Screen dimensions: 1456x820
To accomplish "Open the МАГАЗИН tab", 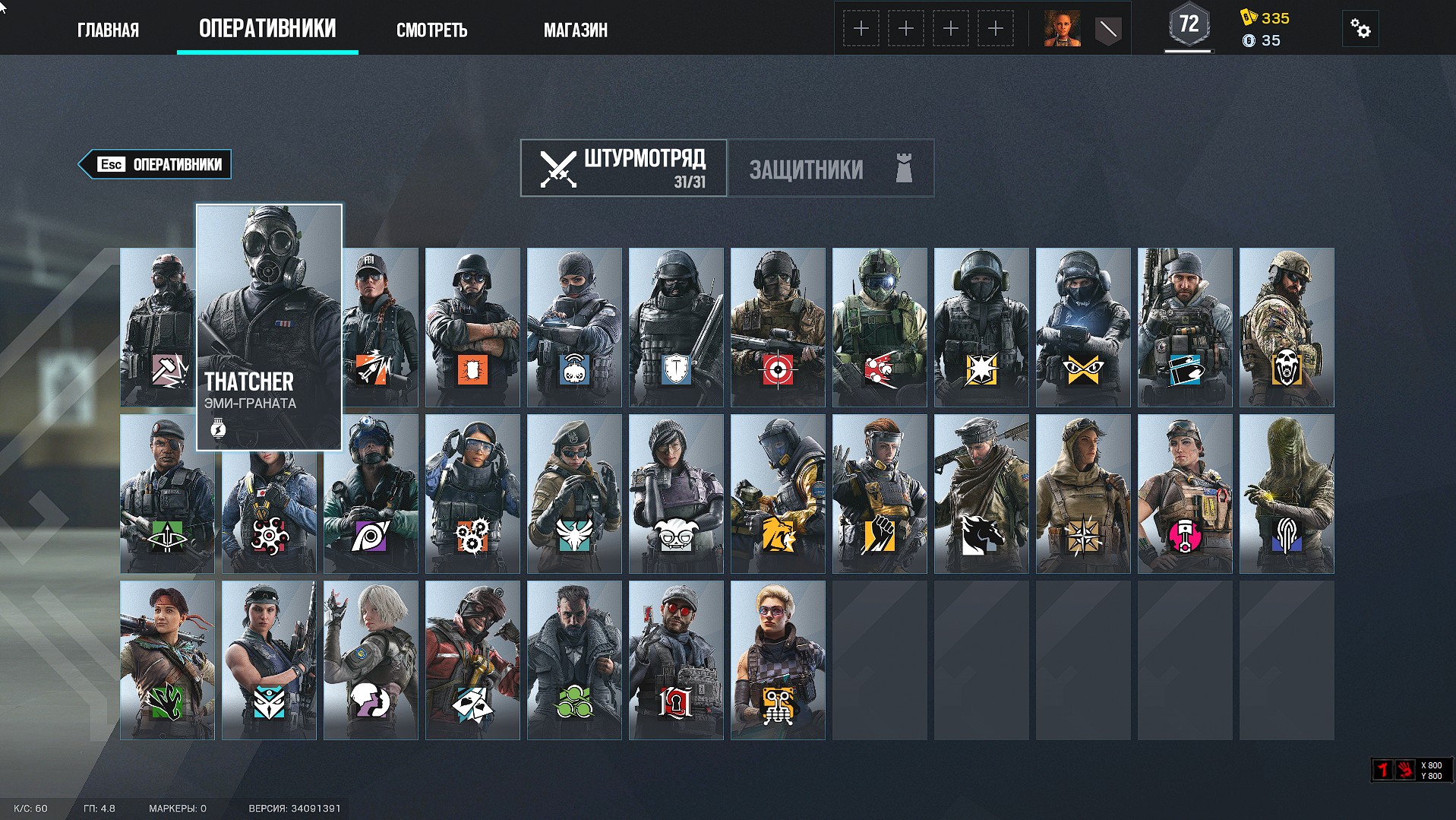I will 575,30.
